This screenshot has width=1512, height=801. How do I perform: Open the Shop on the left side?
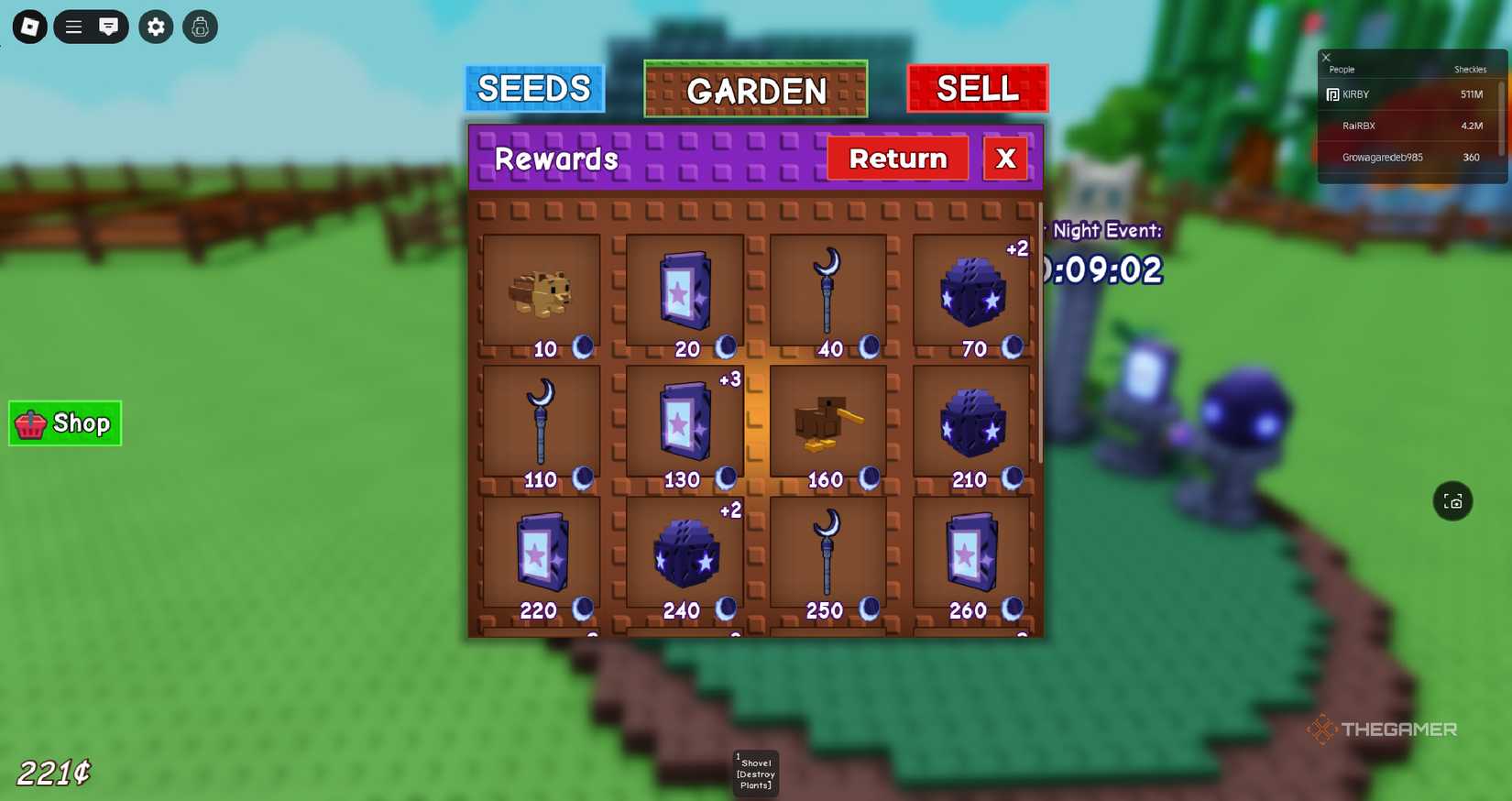point(64,422)
